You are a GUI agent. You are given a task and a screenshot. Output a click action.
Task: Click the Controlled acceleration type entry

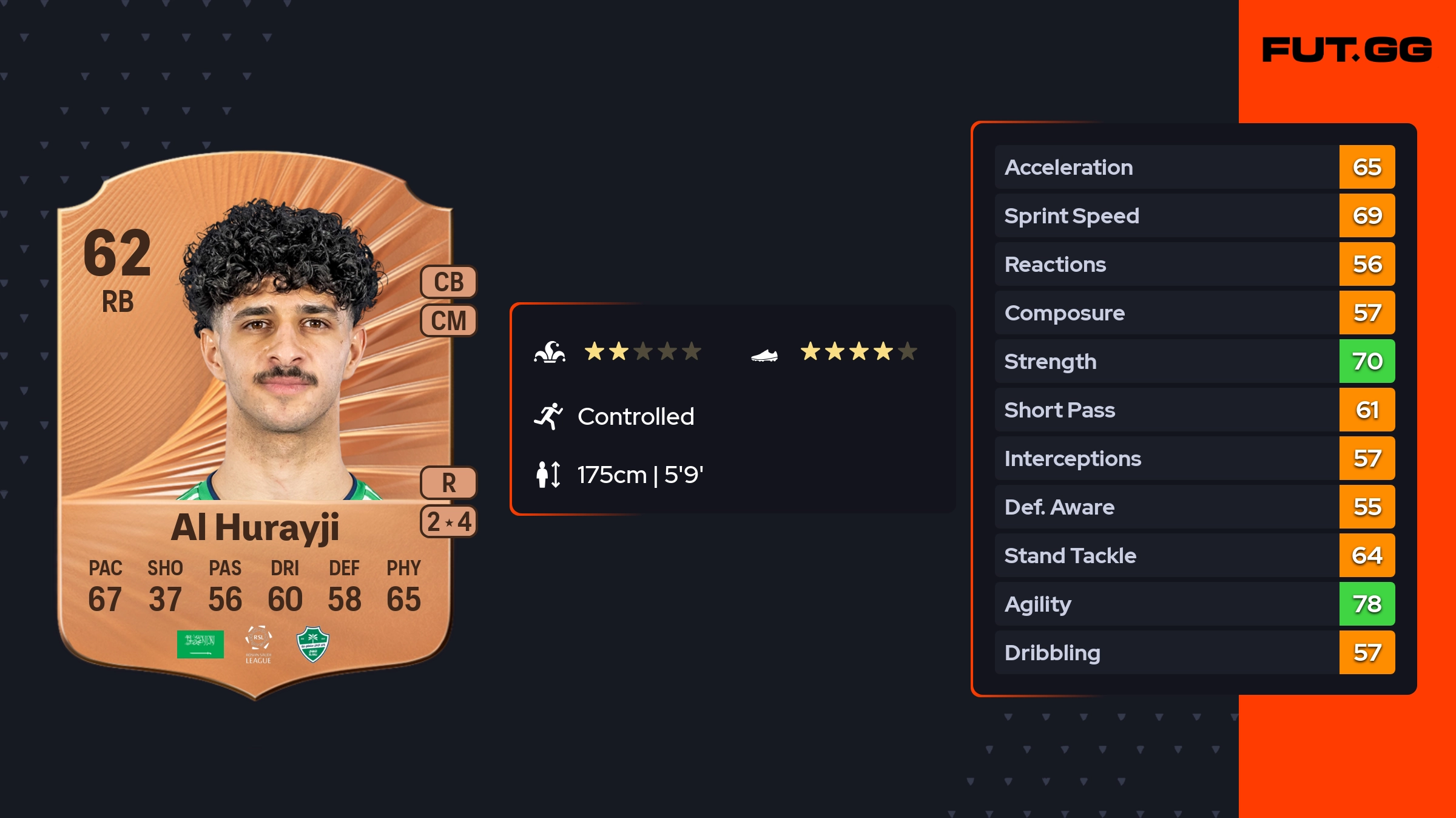[x=635, y=416]
